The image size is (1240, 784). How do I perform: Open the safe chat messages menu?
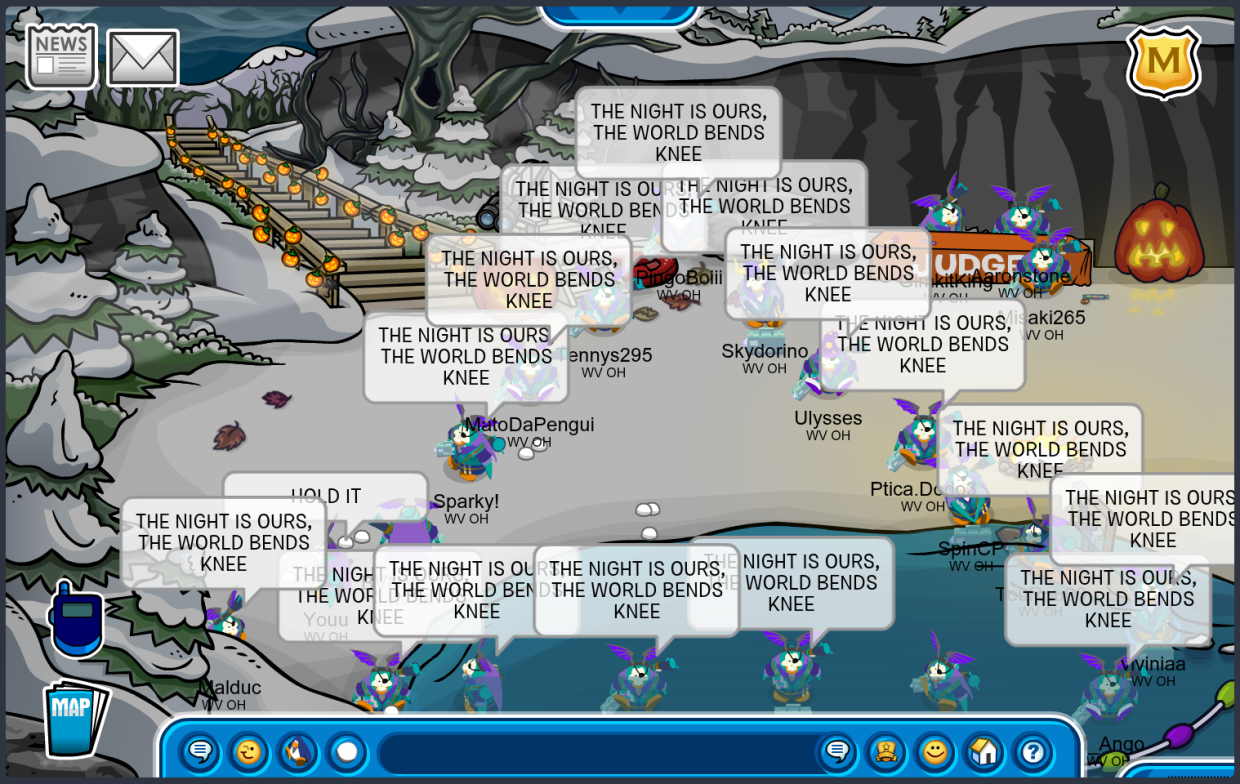[200, 751]
